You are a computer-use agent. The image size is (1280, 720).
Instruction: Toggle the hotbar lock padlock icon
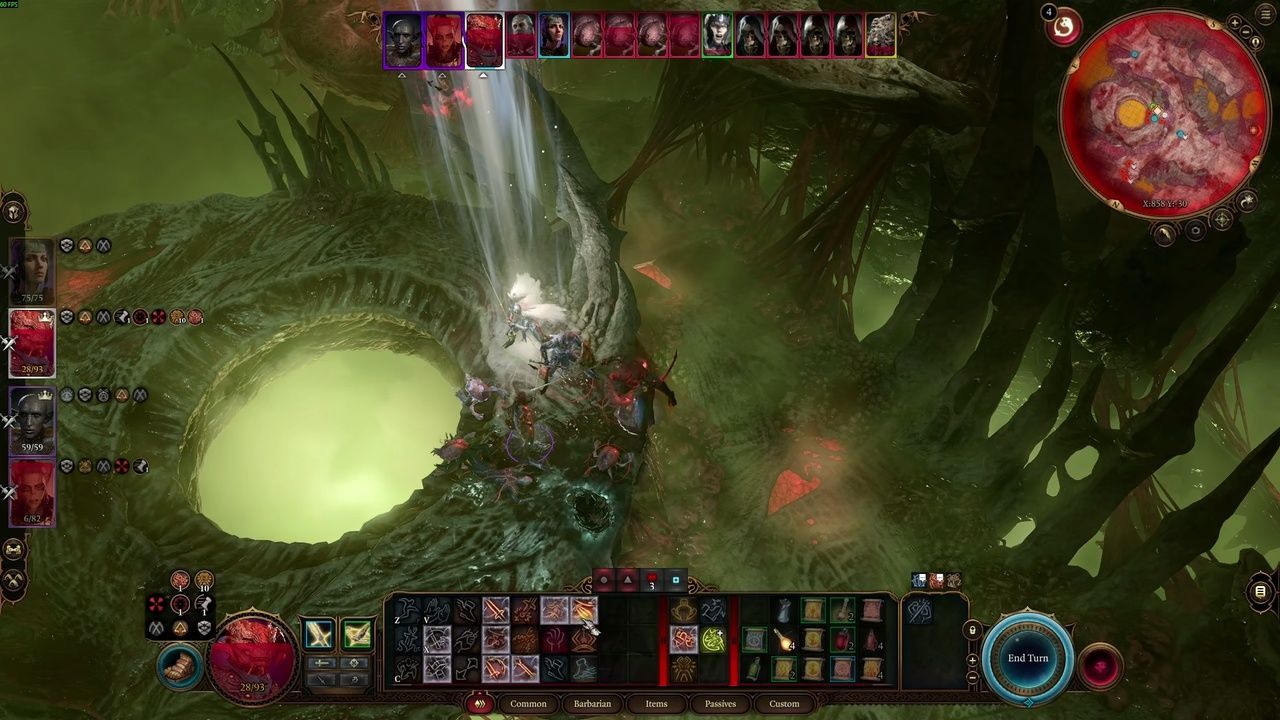(972, 630)
